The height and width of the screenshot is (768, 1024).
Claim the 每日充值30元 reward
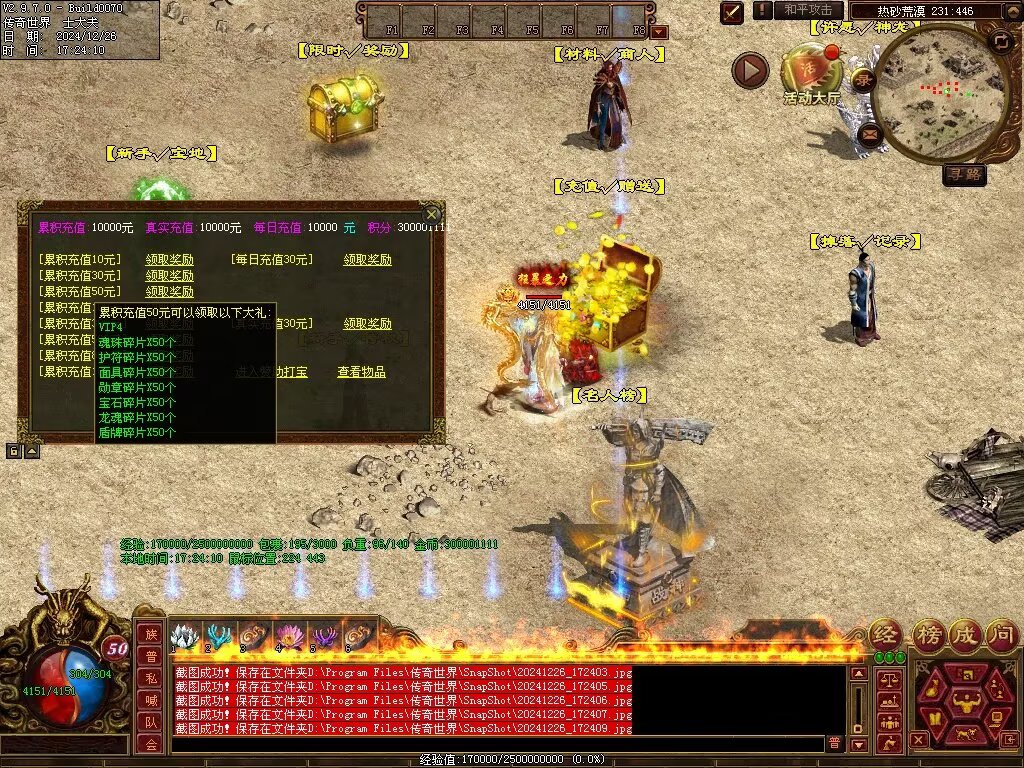[367, 260]
